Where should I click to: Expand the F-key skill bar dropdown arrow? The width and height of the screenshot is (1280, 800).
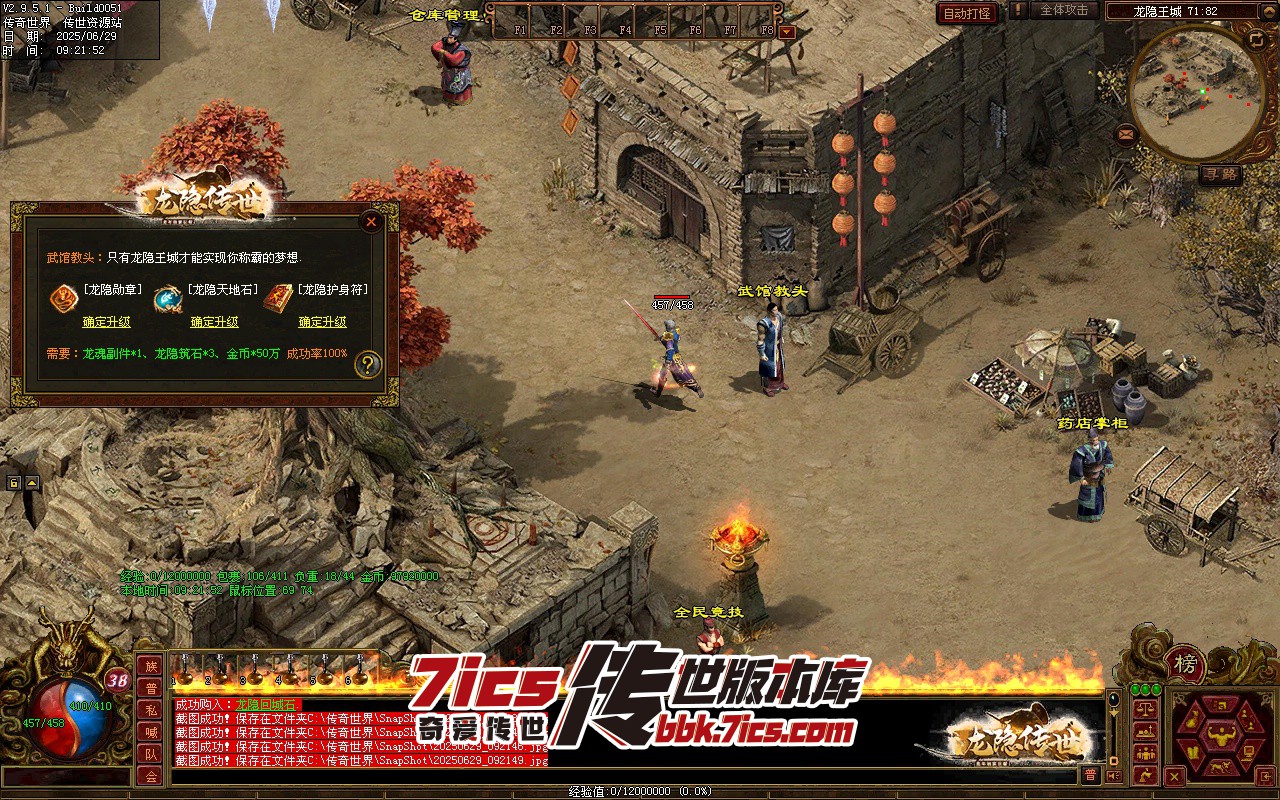coord(787,32)
